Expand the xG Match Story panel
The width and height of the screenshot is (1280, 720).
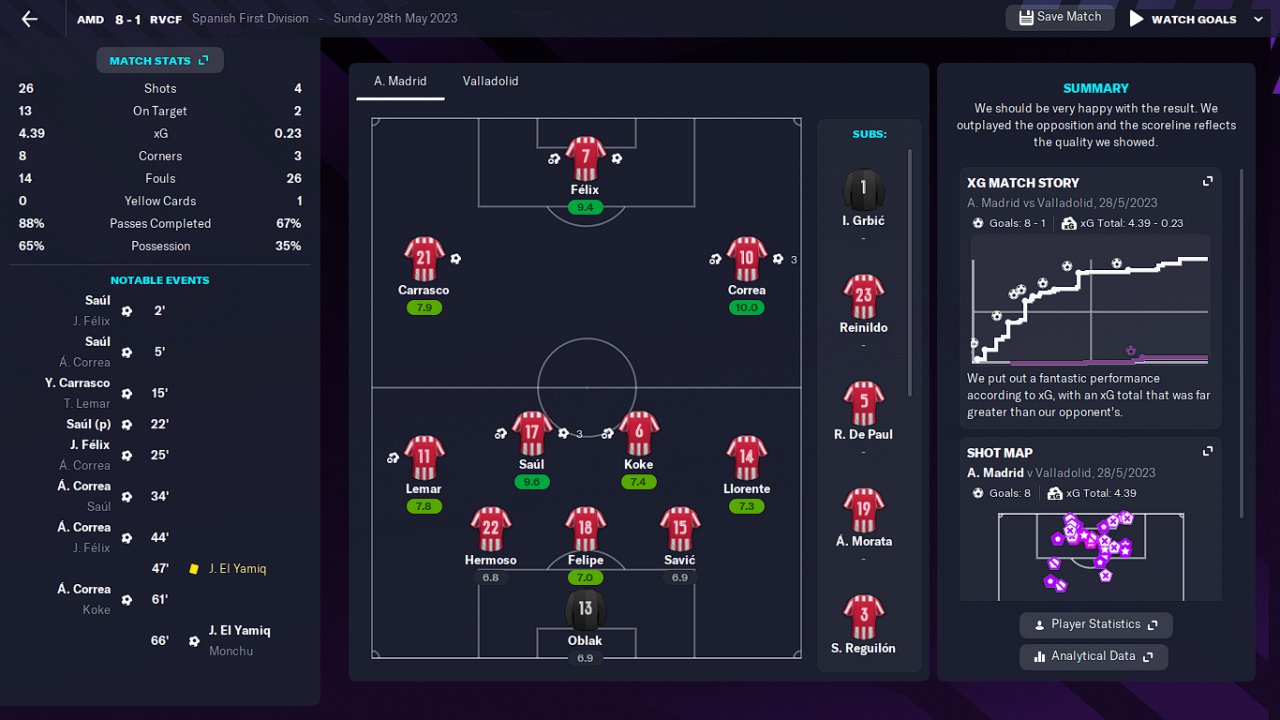pos(1207,182)
